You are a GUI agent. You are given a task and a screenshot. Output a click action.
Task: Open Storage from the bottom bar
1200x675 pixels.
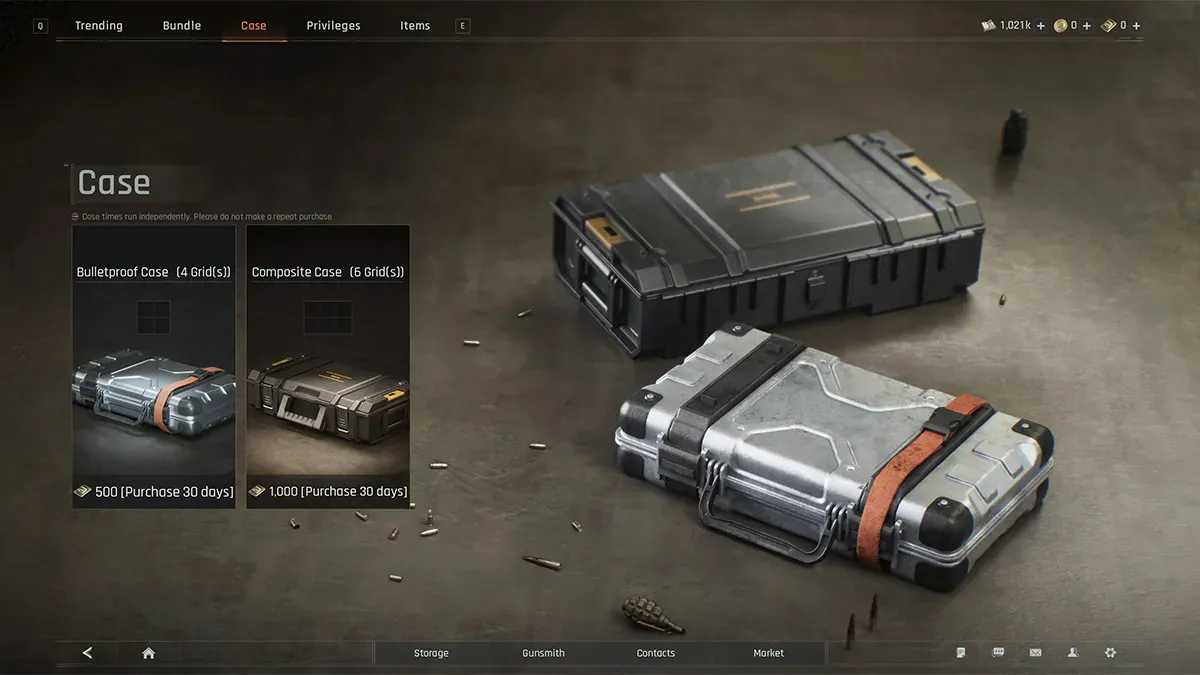(431, 653)
